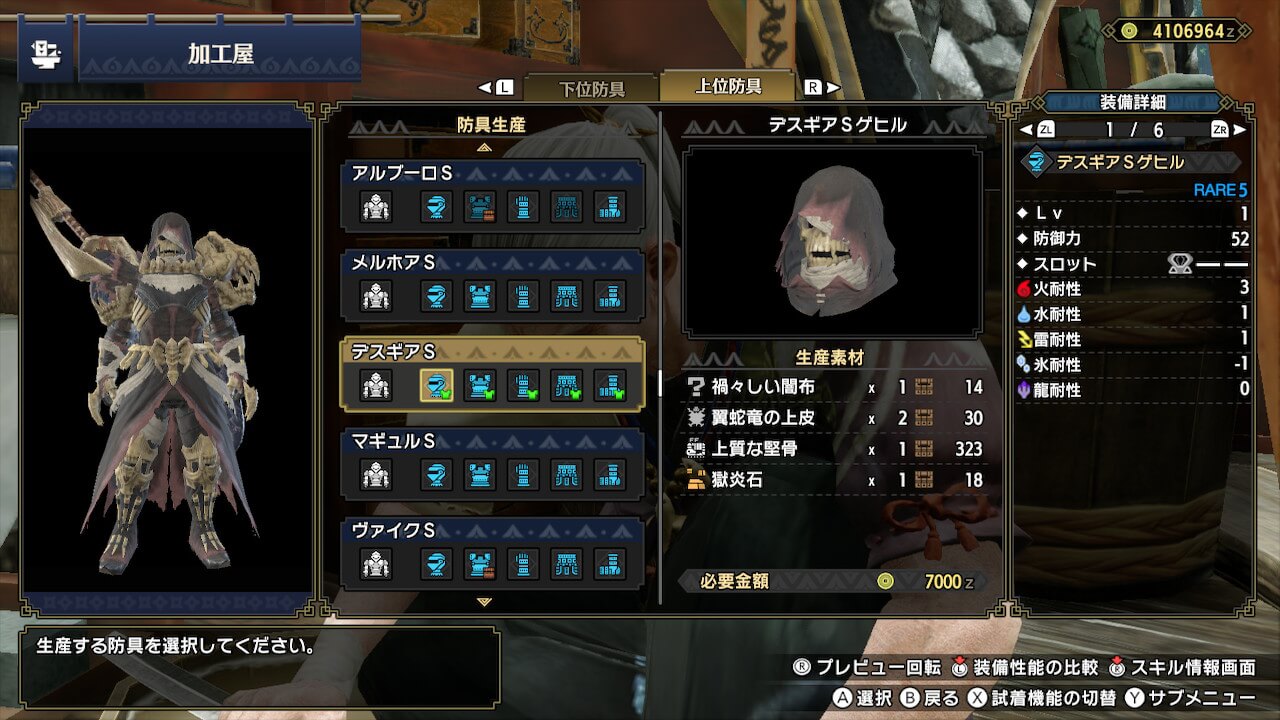Select the 翼蛇竜の上皮 material row

[835, 418]
